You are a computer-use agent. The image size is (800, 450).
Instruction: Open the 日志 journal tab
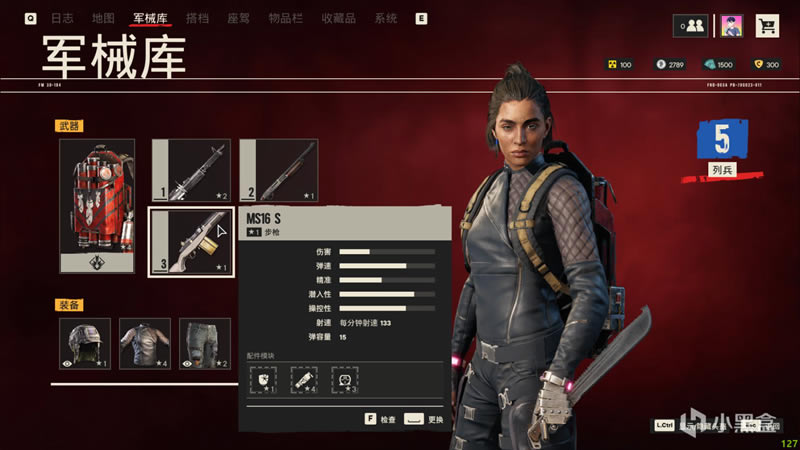tap(62, 18)
